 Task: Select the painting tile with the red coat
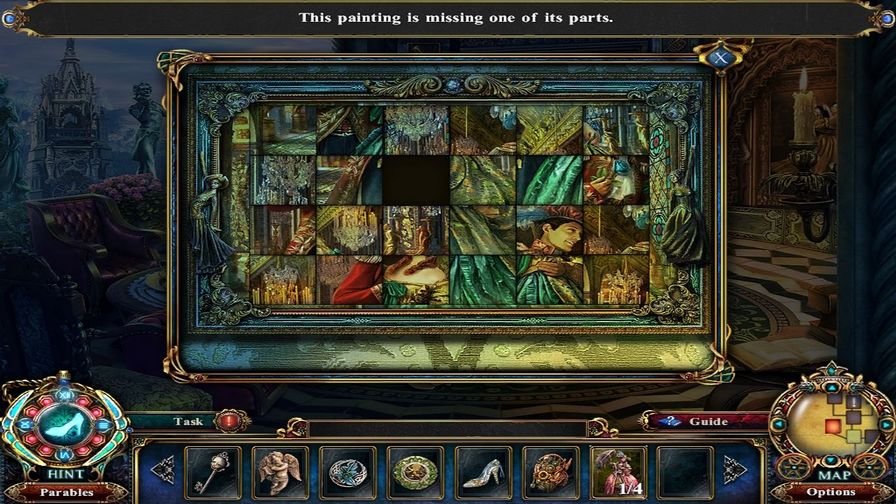(x=349, y=280)
